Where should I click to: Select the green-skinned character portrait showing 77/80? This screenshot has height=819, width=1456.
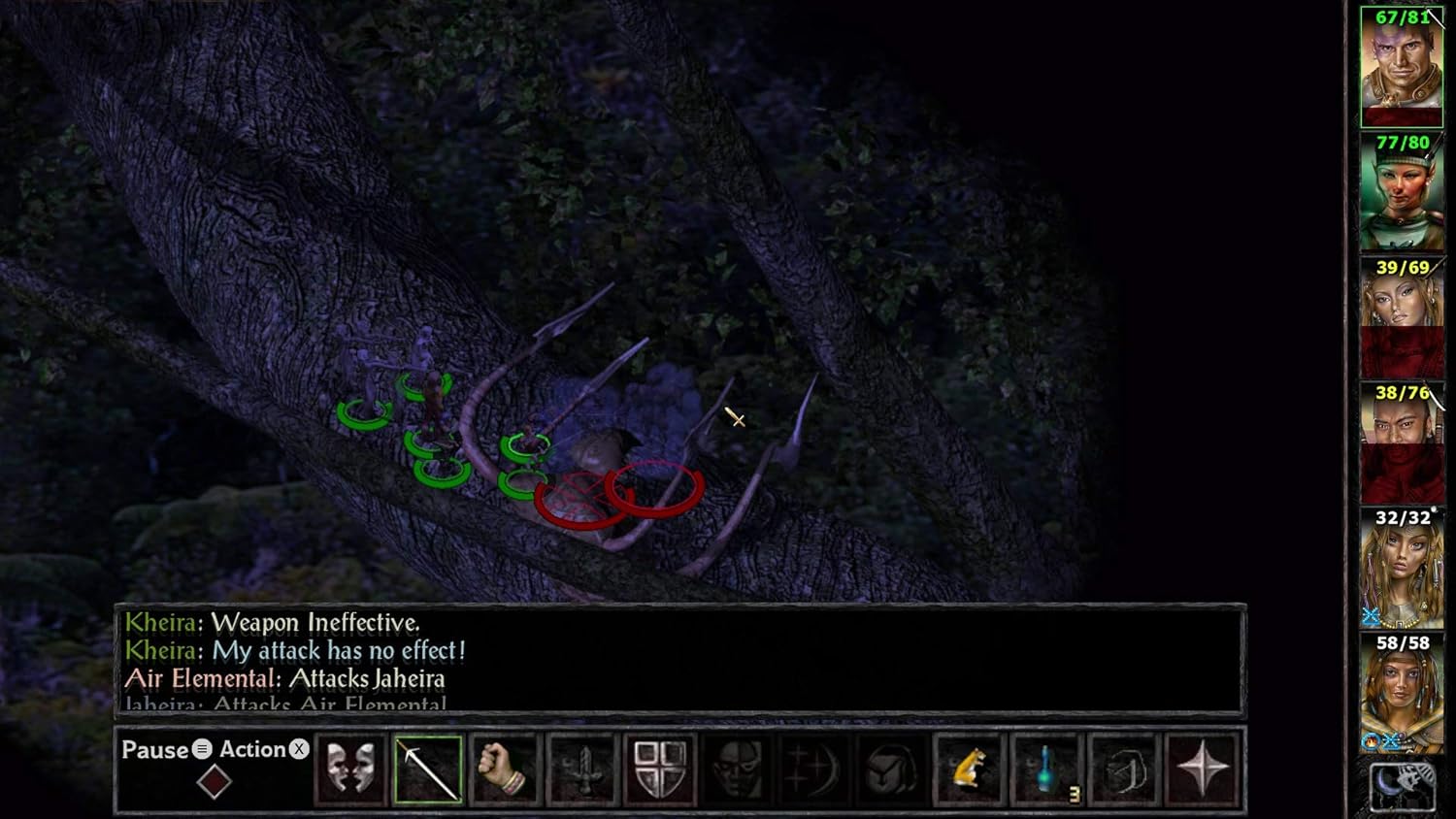tap(1402, 192)
